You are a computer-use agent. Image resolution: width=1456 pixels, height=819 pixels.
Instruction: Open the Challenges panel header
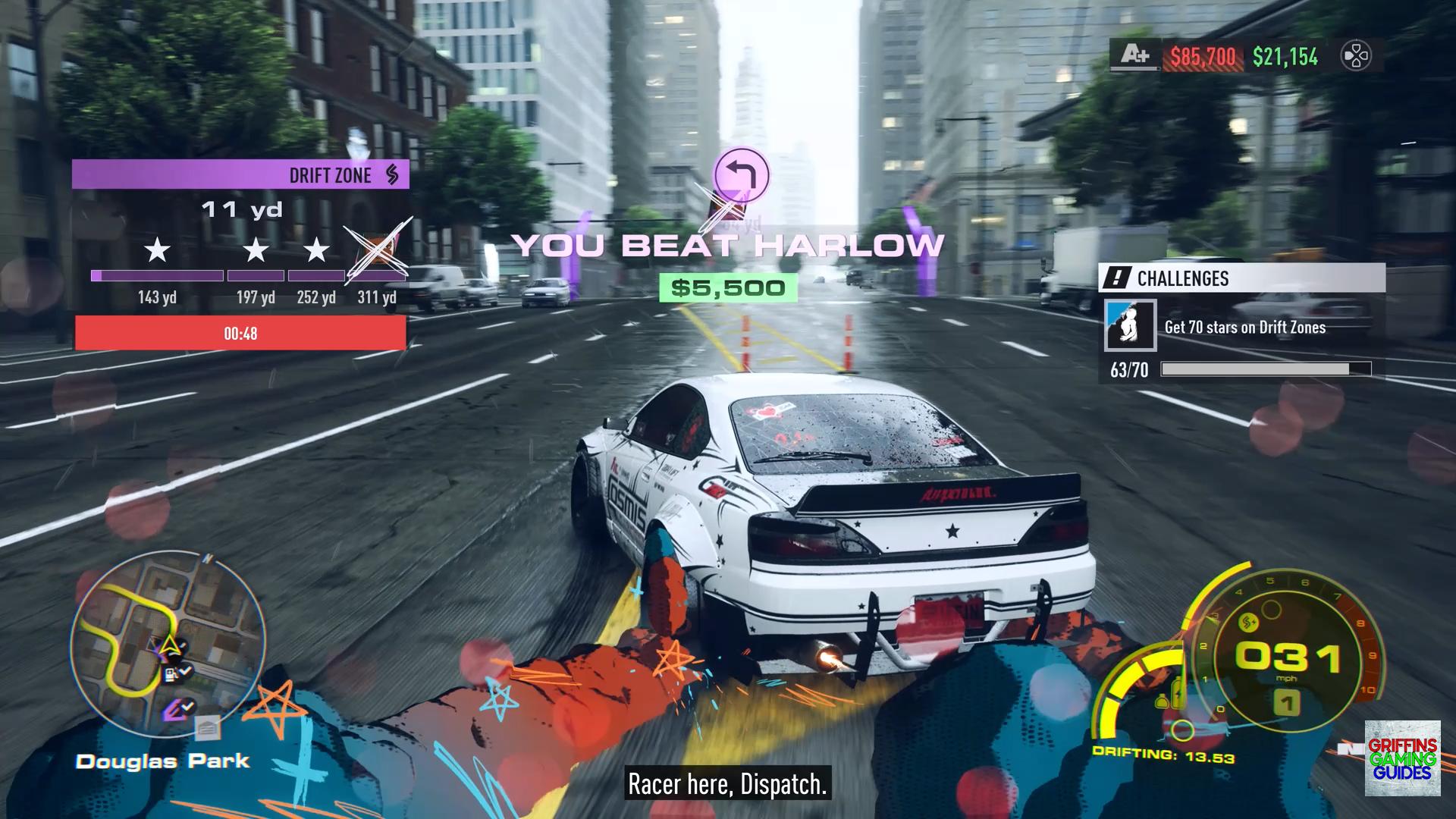[1241, 278]
